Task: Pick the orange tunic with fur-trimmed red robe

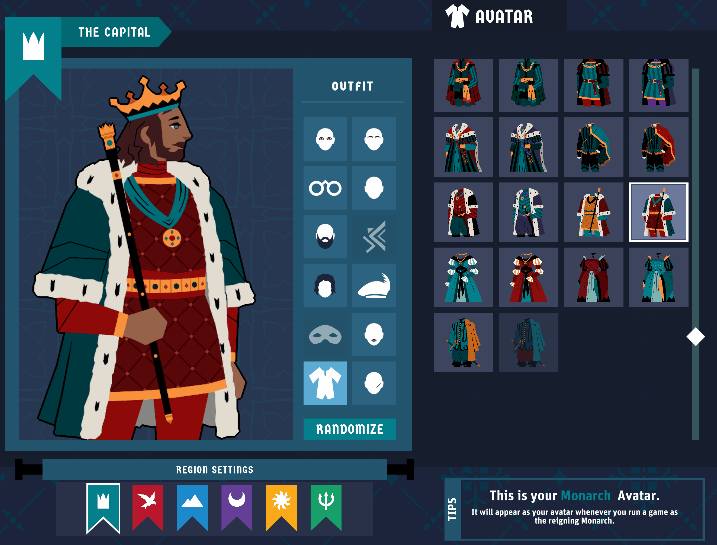Action: point(593,212)
